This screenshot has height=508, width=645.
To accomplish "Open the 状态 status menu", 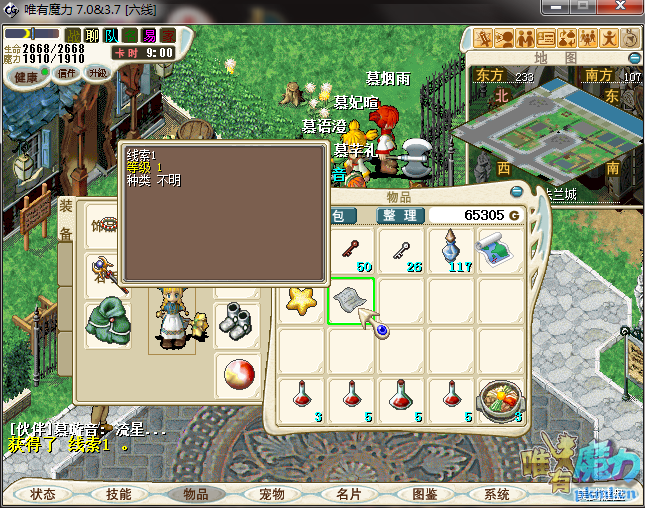I will pos(43,494).
